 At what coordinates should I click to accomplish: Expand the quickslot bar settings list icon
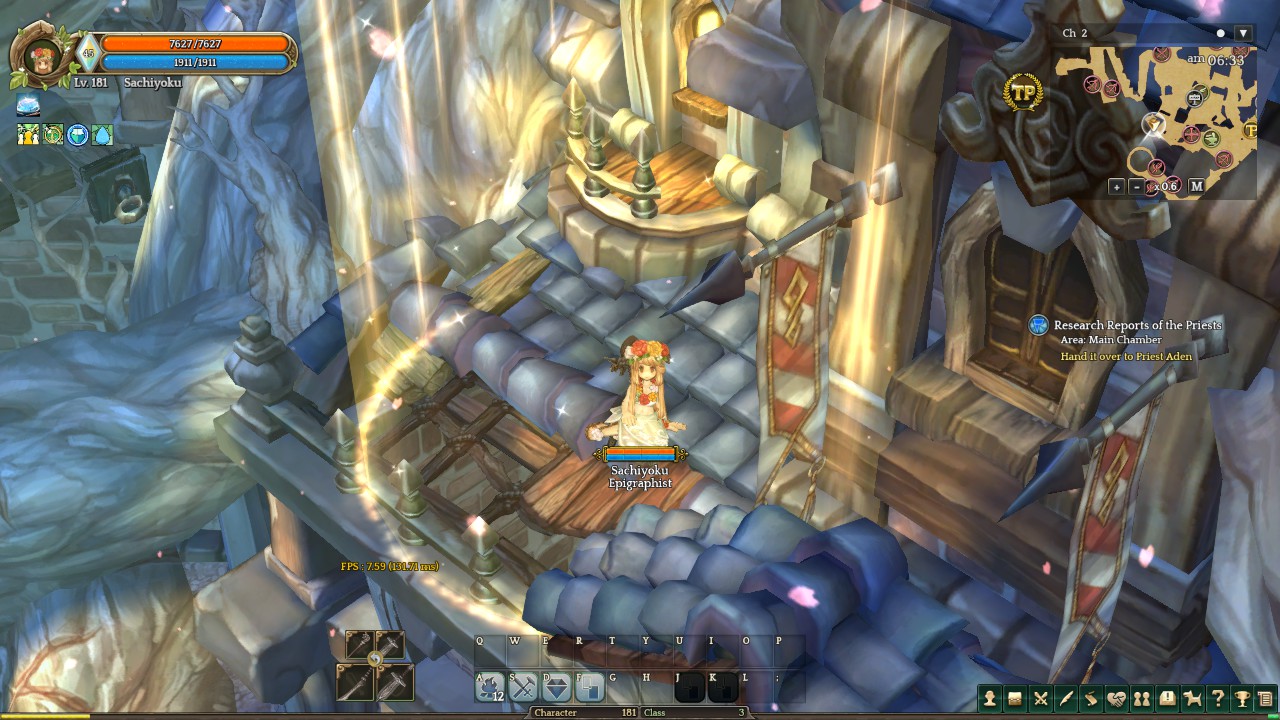pos(1265,698)
